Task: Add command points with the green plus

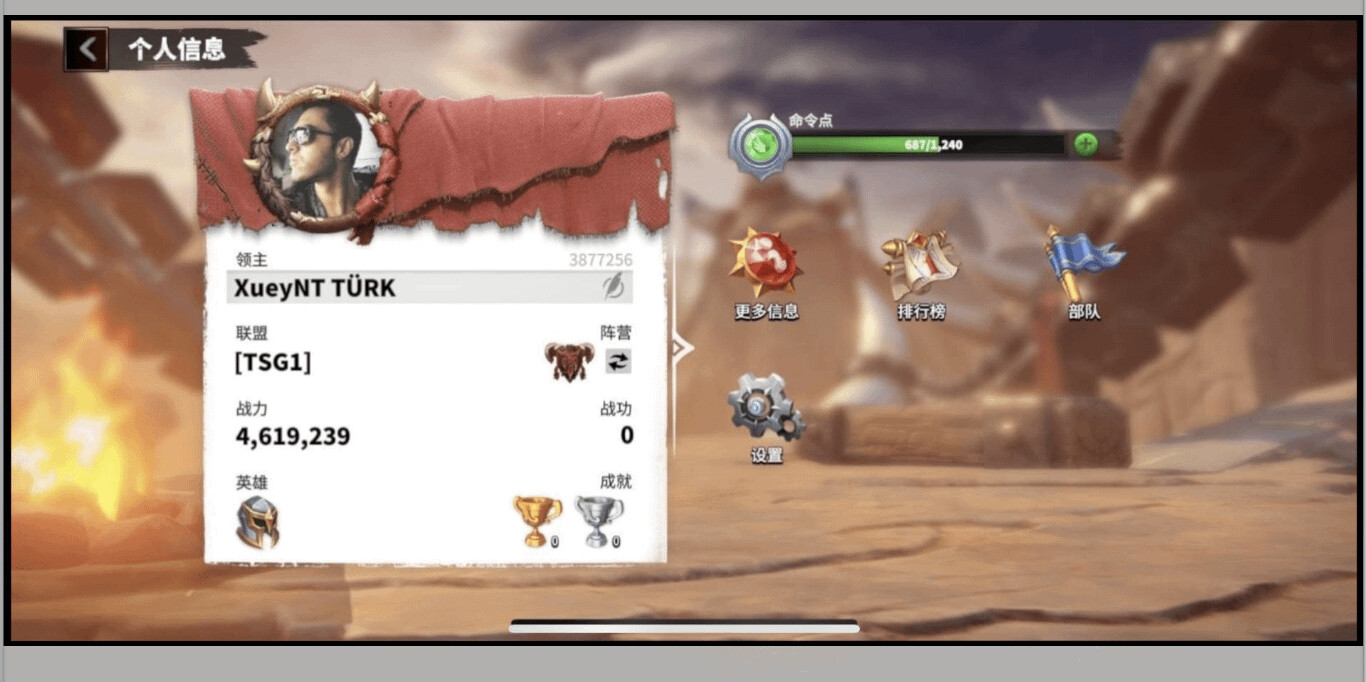Action: tap(1085, 144)
